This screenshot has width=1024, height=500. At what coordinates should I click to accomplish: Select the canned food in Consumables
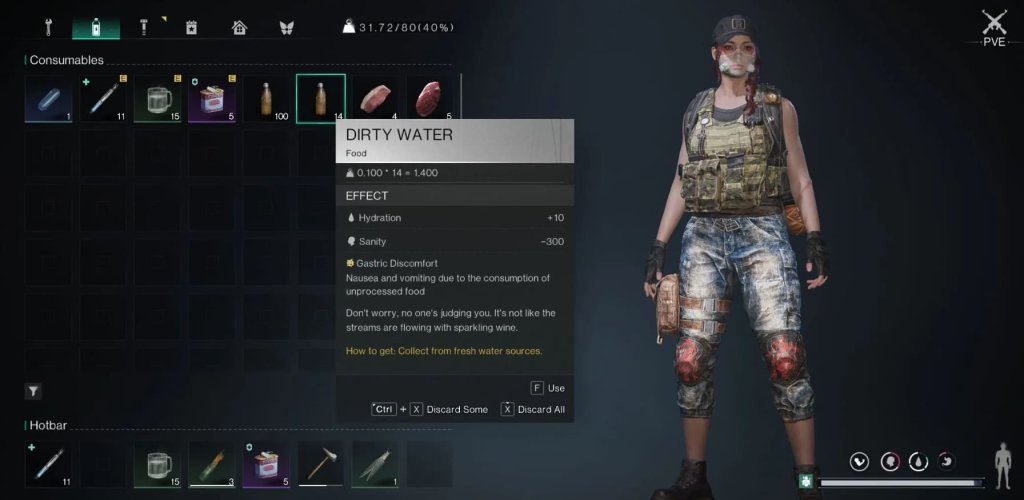(x=211, y=99)
